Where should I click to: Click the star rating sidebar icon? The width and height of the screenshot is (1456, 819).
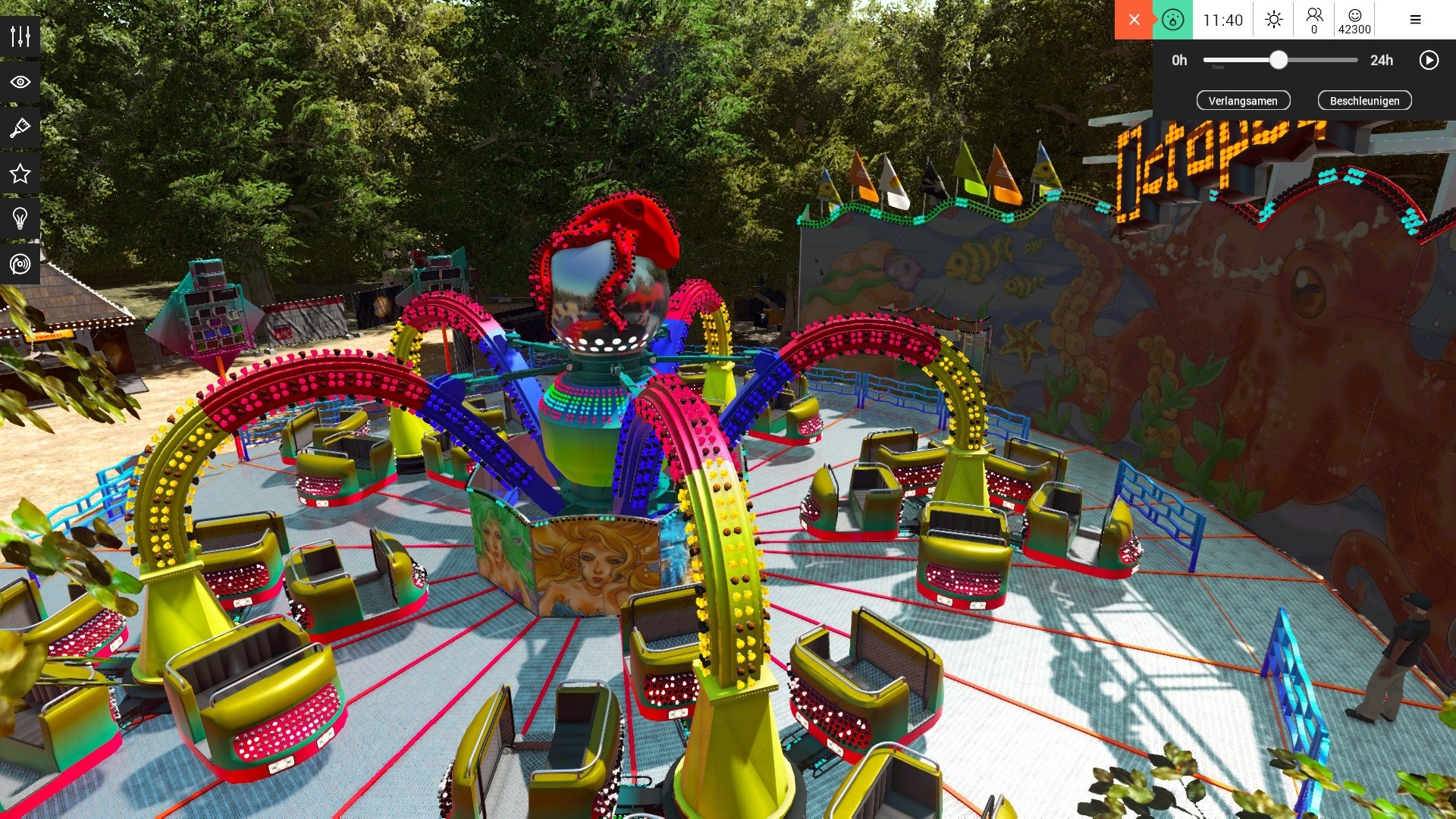pyautogui.click(x=20, y=174)
